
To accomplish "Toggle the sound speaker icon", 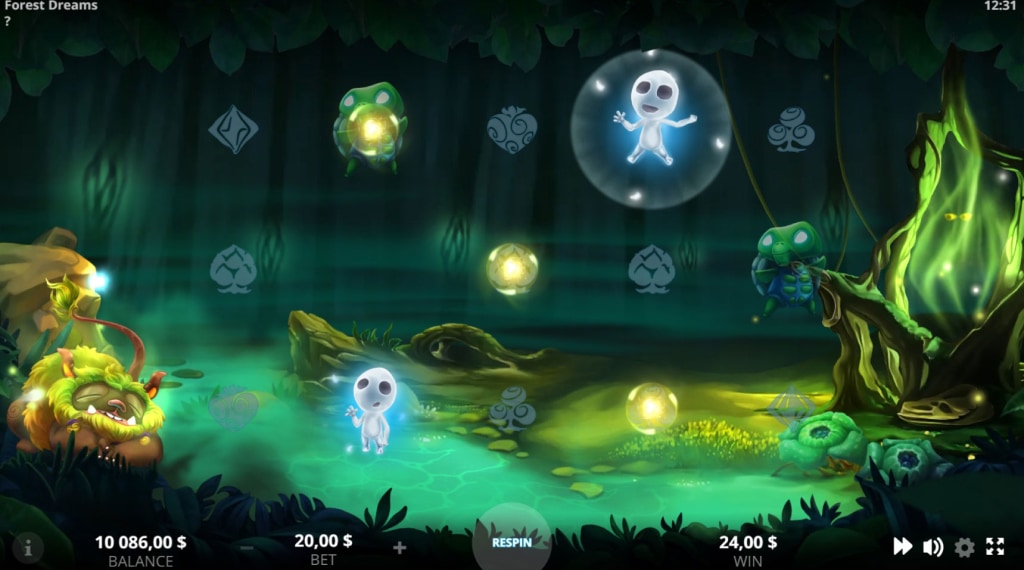I will click(x=933, y=546).
